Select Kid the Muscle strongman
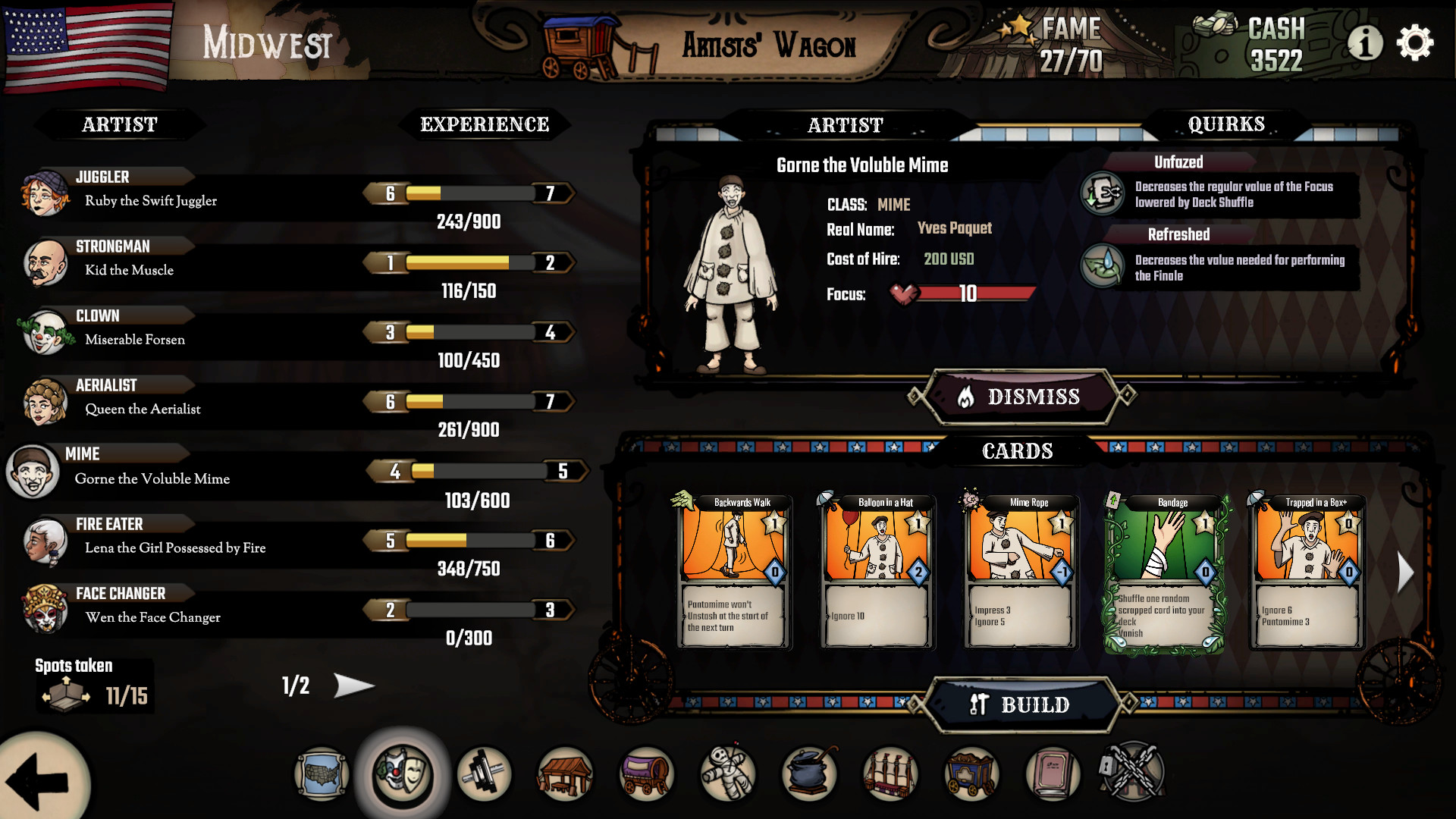1456x819 pixels. click(x=47, y=262)
